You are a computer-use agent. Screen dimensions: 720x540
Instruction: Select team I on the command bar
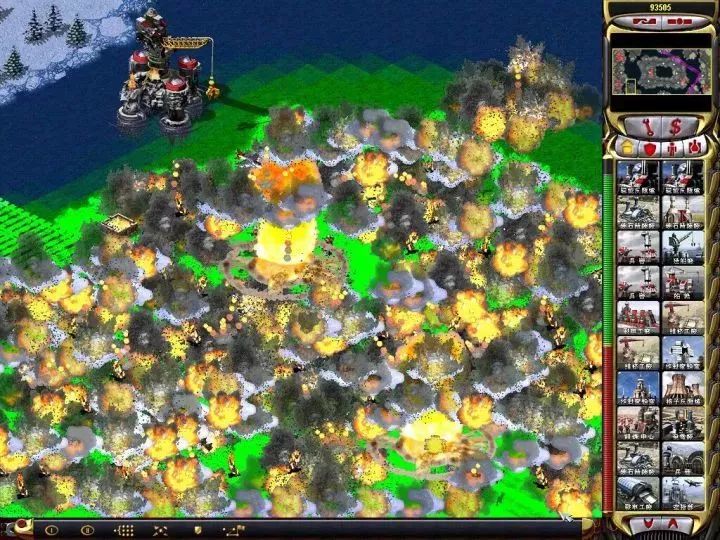[51, 529]
